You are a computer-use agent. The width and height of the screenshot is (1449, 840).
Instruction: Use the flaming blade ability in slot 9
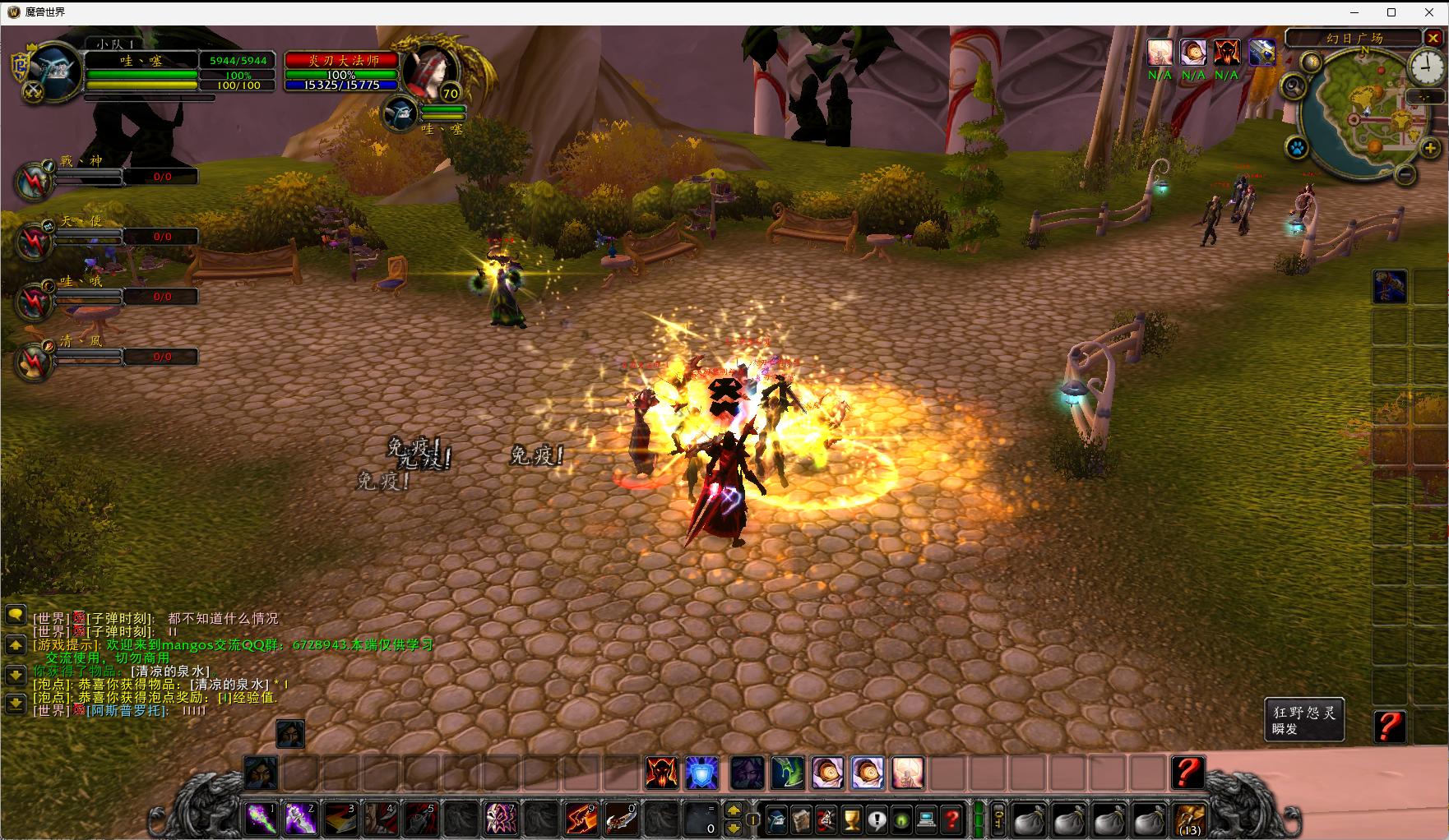pos(581,819)
